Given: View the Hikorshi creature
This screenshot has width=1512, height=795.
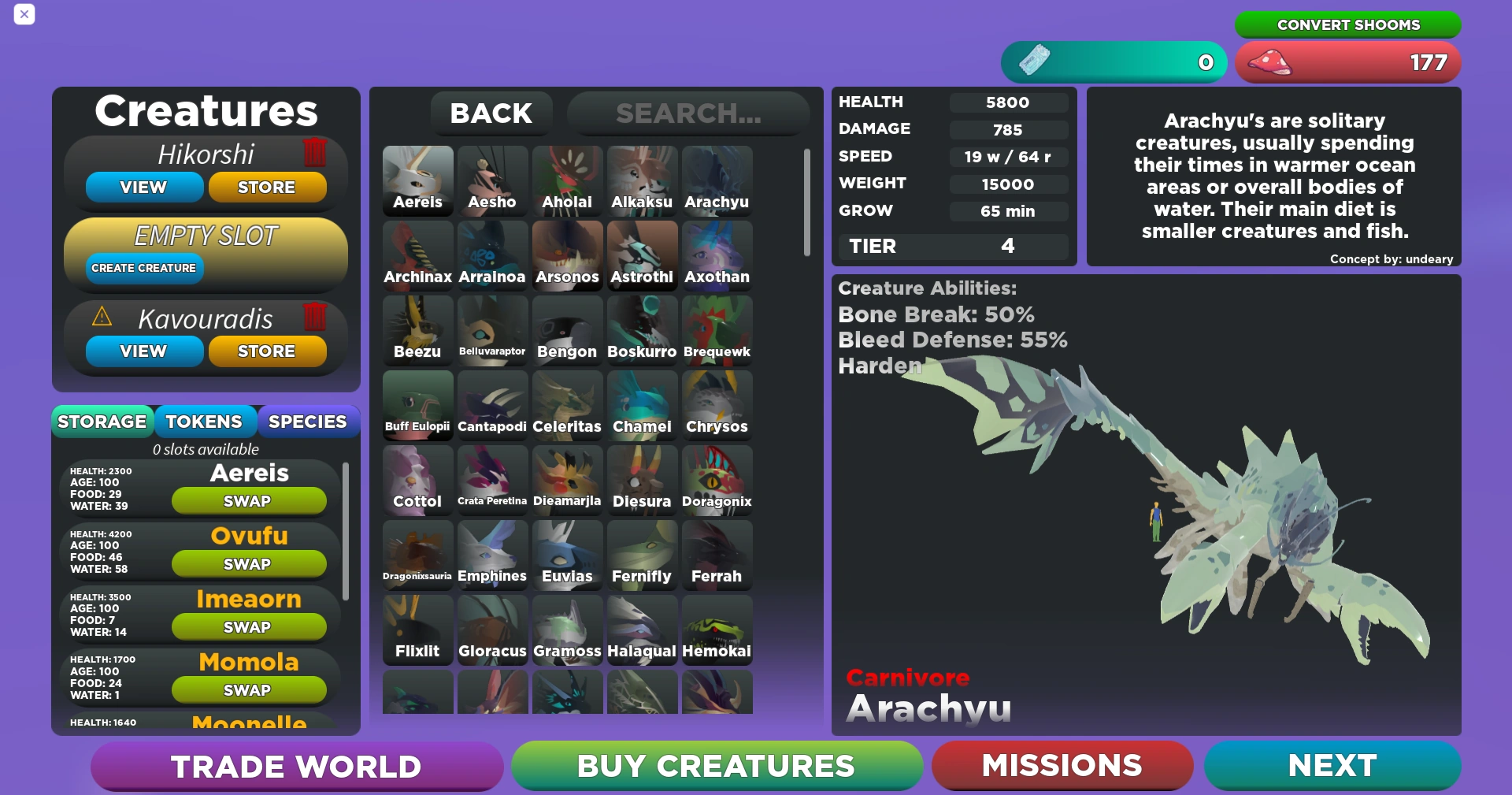Looking at the screenshot, I should [x=143, y=187].
